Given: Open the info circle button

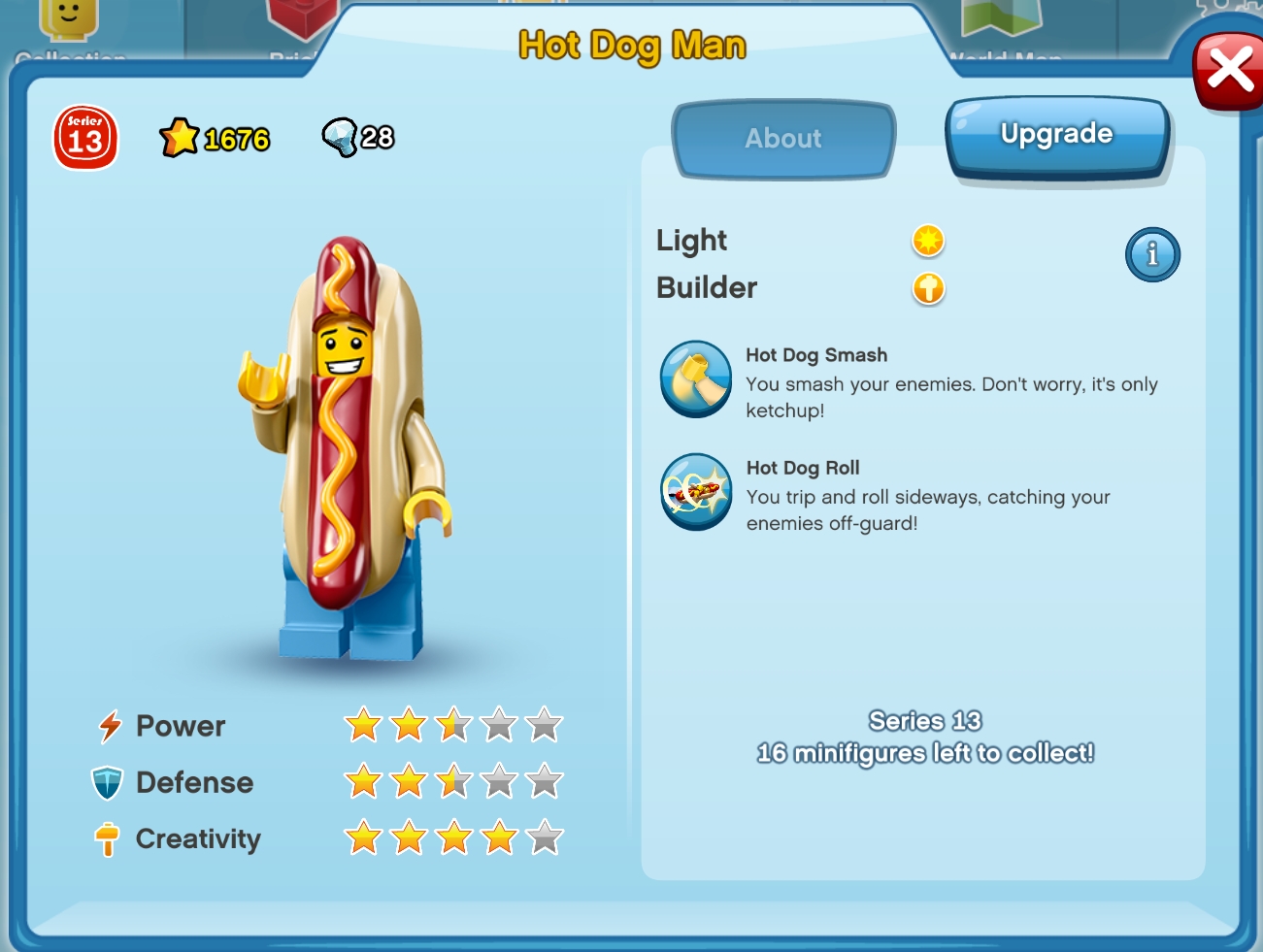Looking at the screenshot, I should coord(1152,254).
